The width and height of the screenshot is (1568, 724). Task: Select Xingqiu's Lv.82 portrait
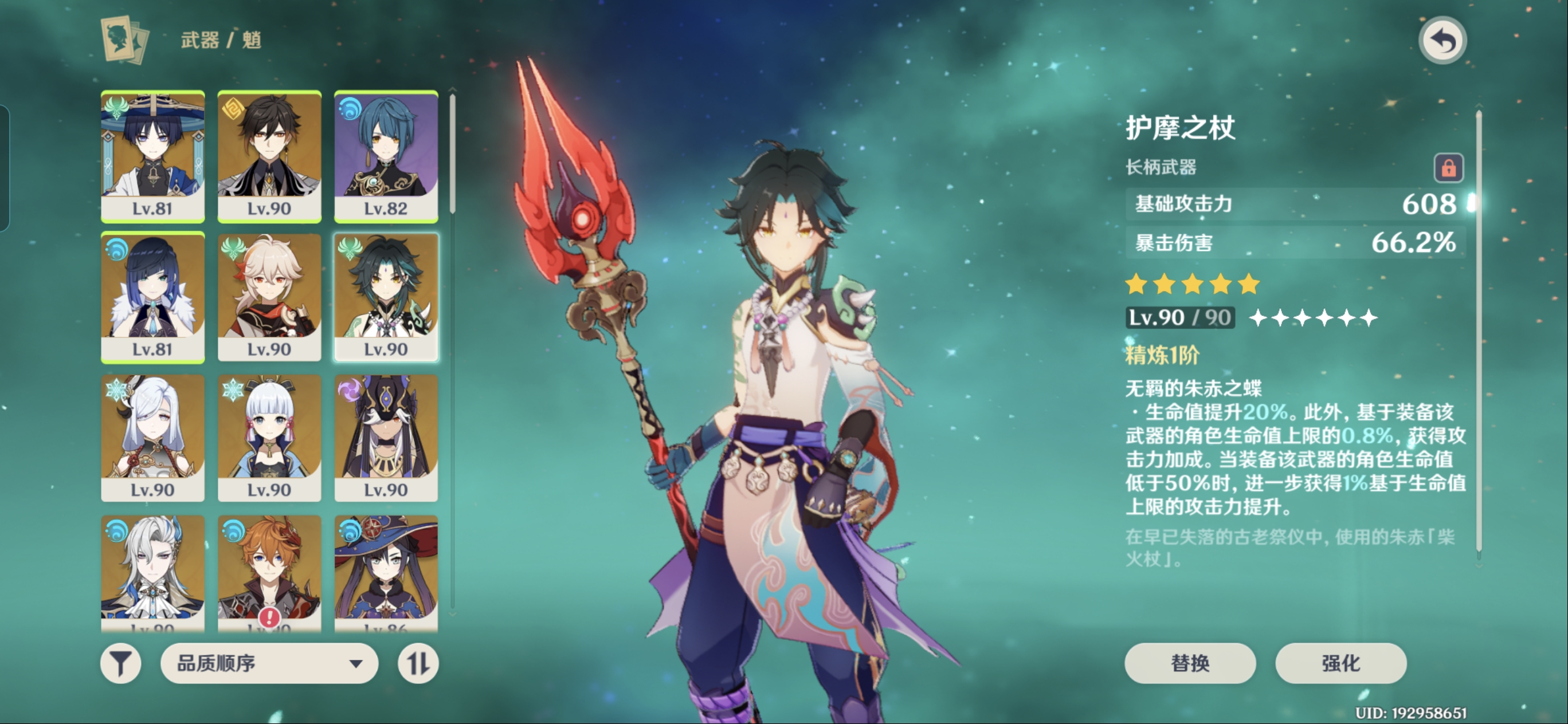coord(386,156)
